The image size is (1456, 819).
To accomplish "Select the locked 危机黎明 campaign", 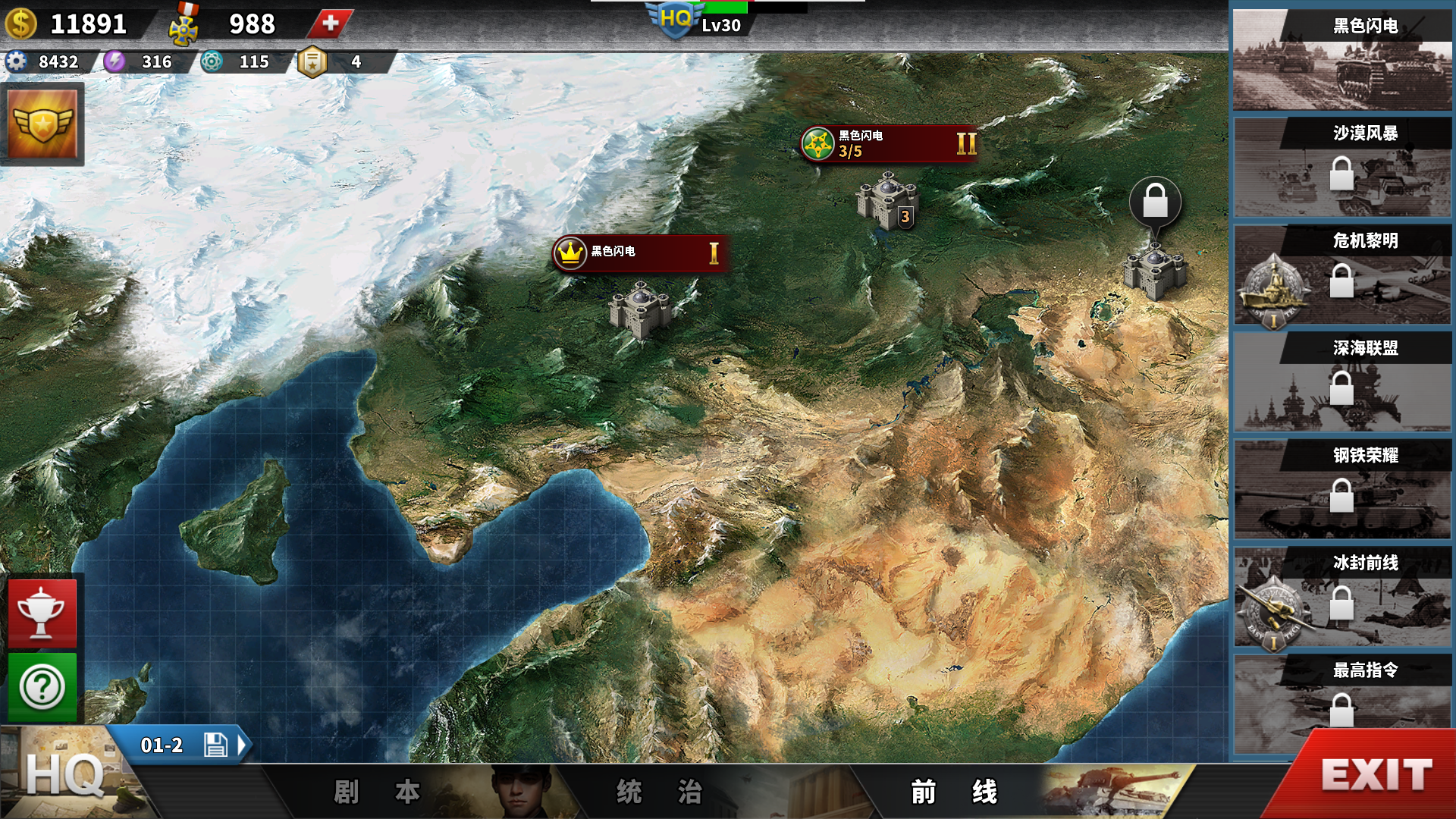I will (x=1341, y=275).
